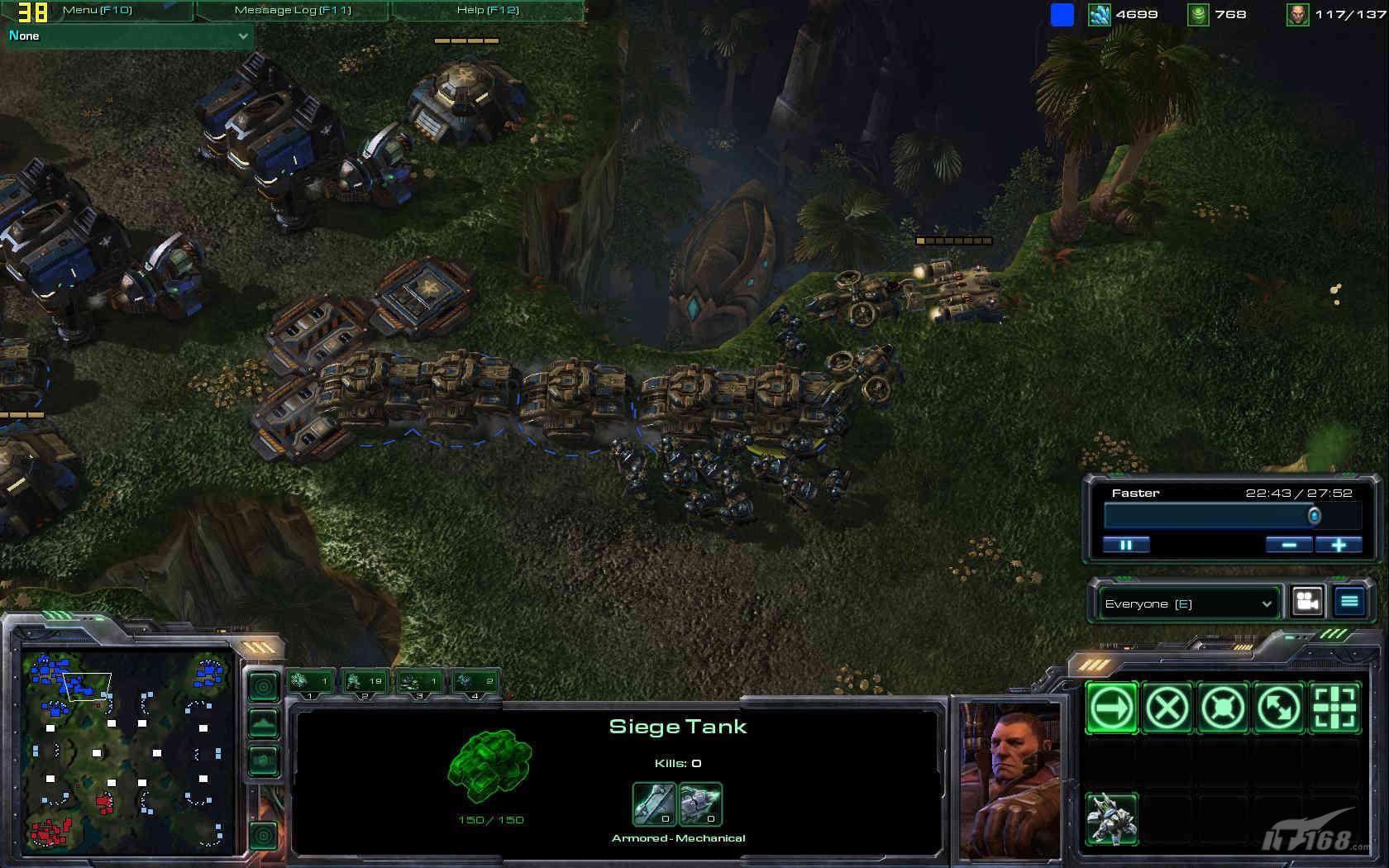Activate the Hold Position command
This screenshot has width=1389, height=868.
[1223, 708]
